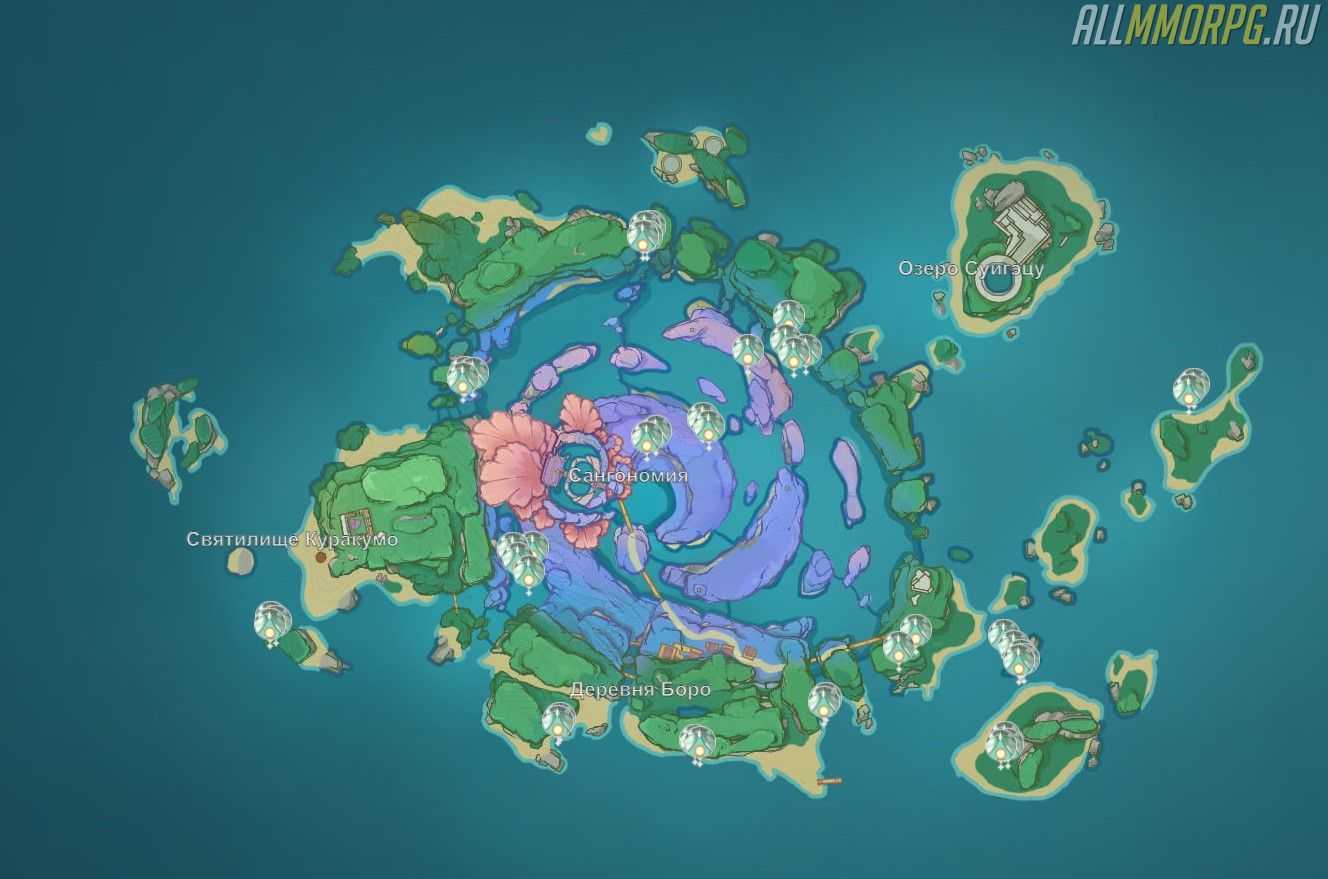1328x879 pixels.
Task: Select the marker on the far-eastern island
Action: pyautogui.click(x=1190, y=388)
